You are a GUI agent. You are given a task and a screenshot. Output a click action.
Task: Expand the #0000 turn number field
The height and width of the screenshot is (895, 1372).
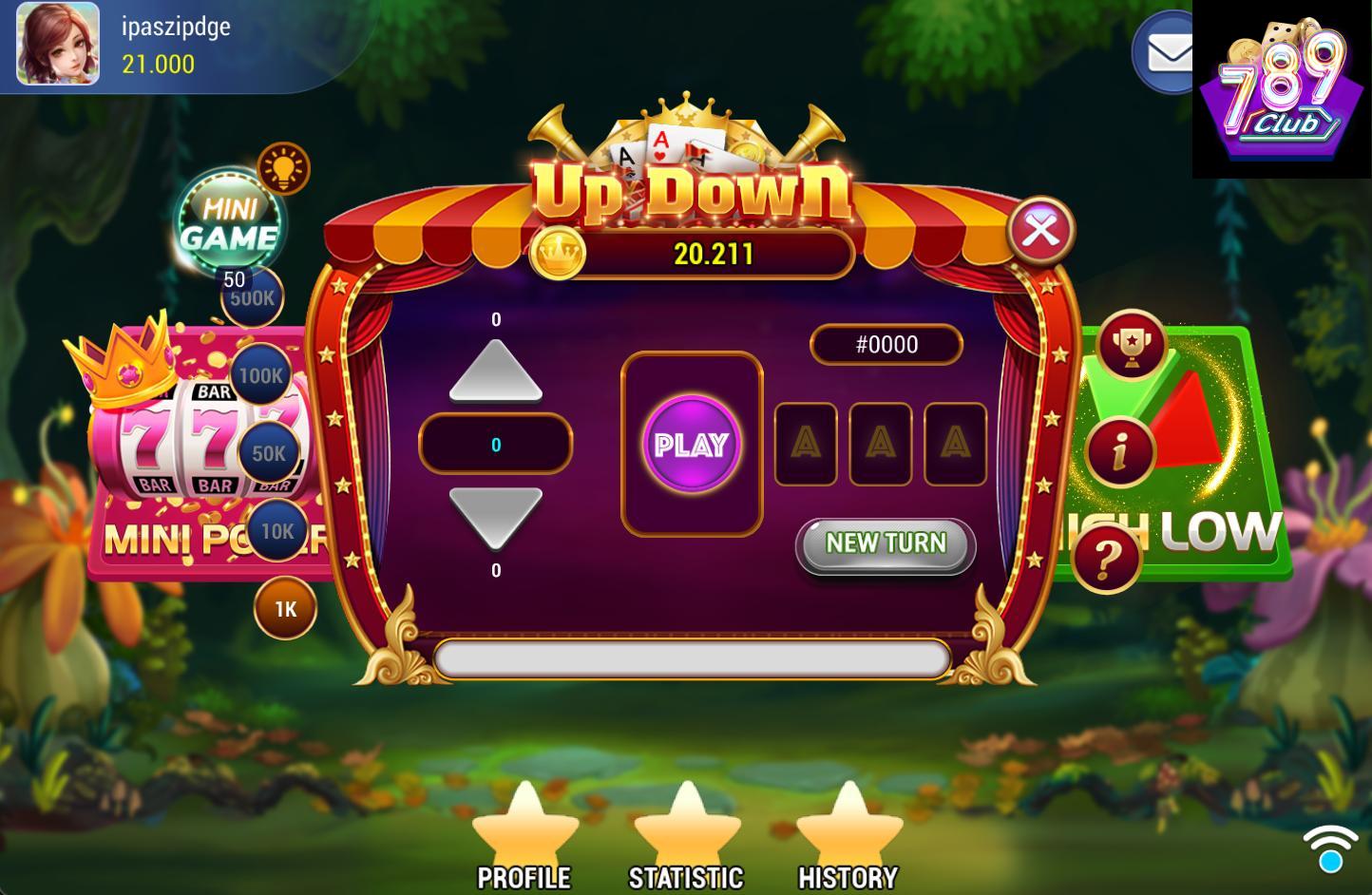[886, 344]
